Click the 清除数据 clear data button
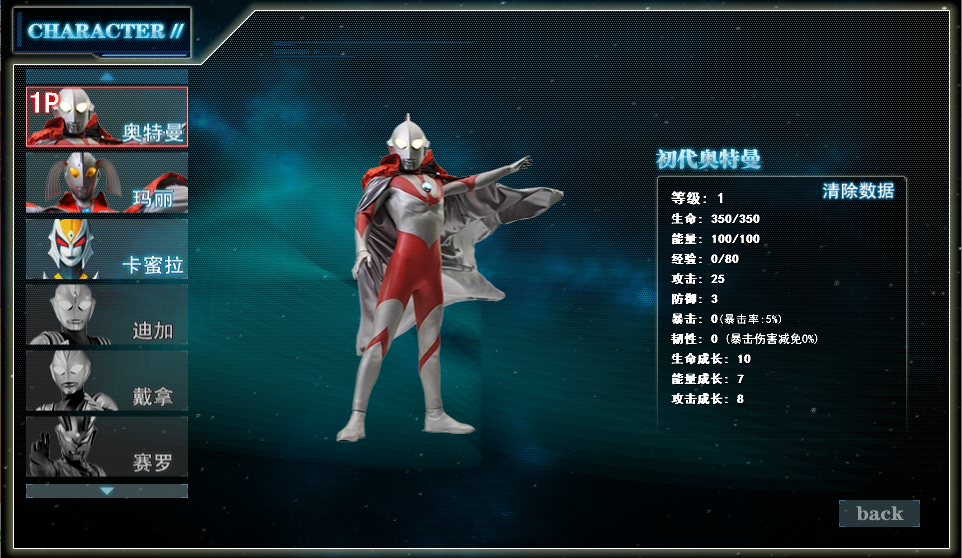962x558 pixels. tap(857, 191)
